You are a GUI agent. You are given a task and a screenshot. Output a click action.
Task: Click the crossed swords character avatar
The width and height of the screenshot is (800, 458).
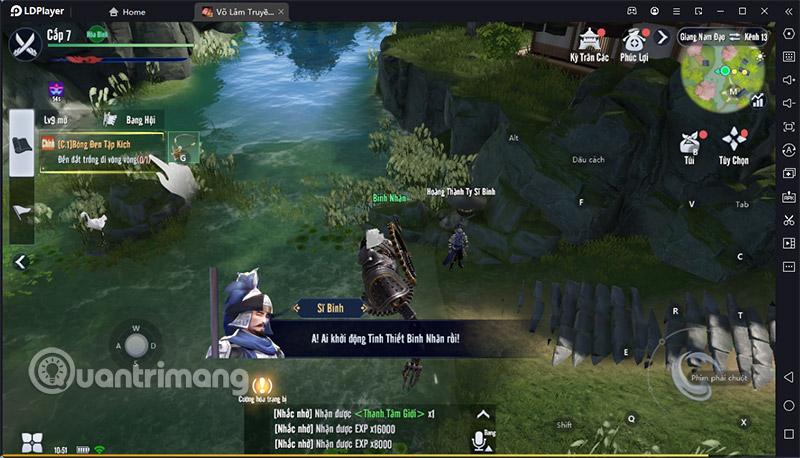(25, 43)
